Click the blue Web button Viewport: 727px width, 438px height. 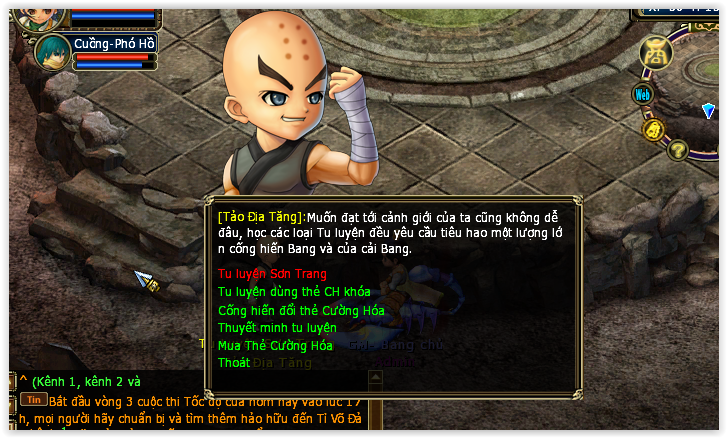point(643,94)
